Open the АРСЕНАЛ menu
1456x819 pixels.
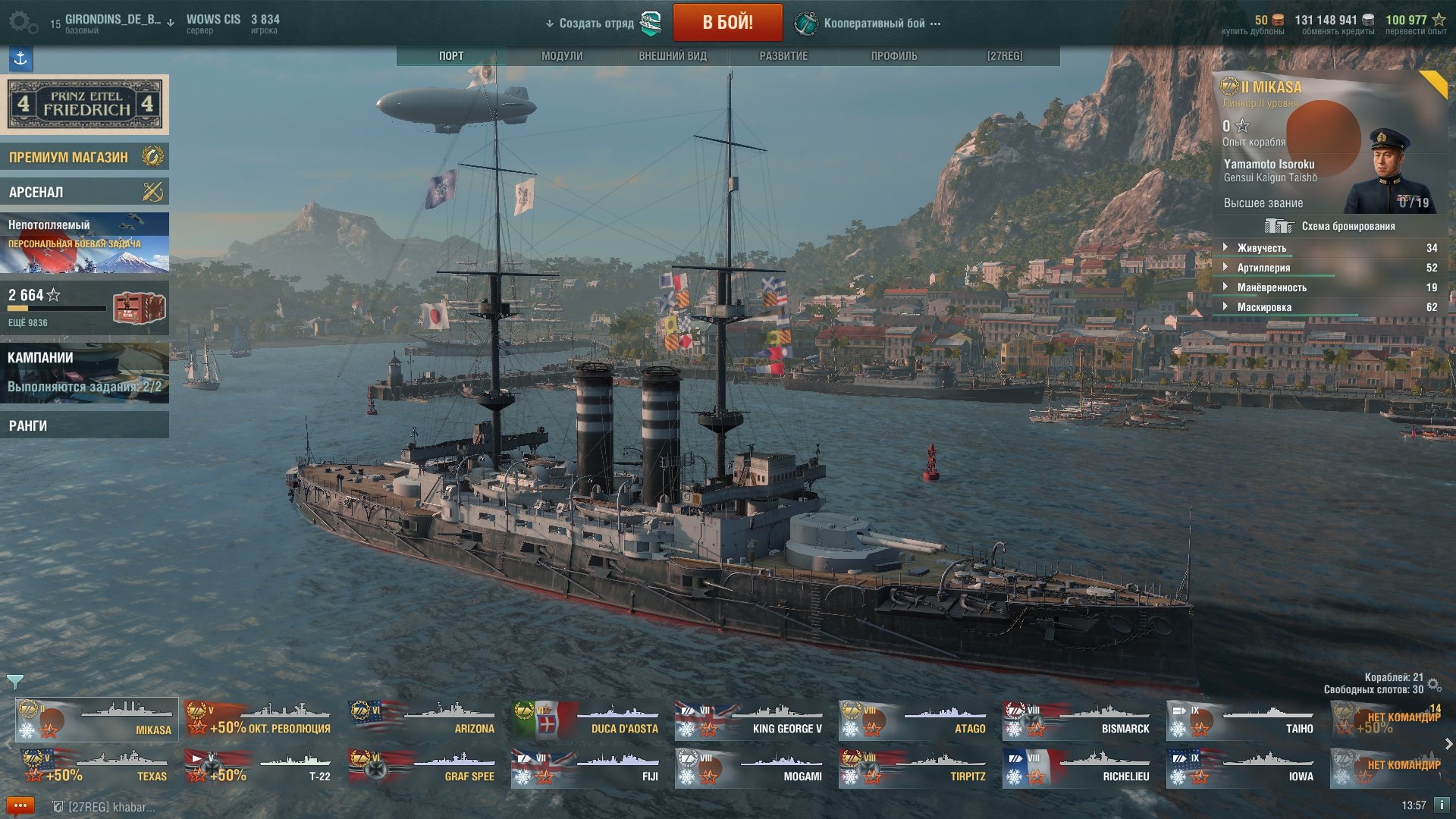(x=84, y=192)
